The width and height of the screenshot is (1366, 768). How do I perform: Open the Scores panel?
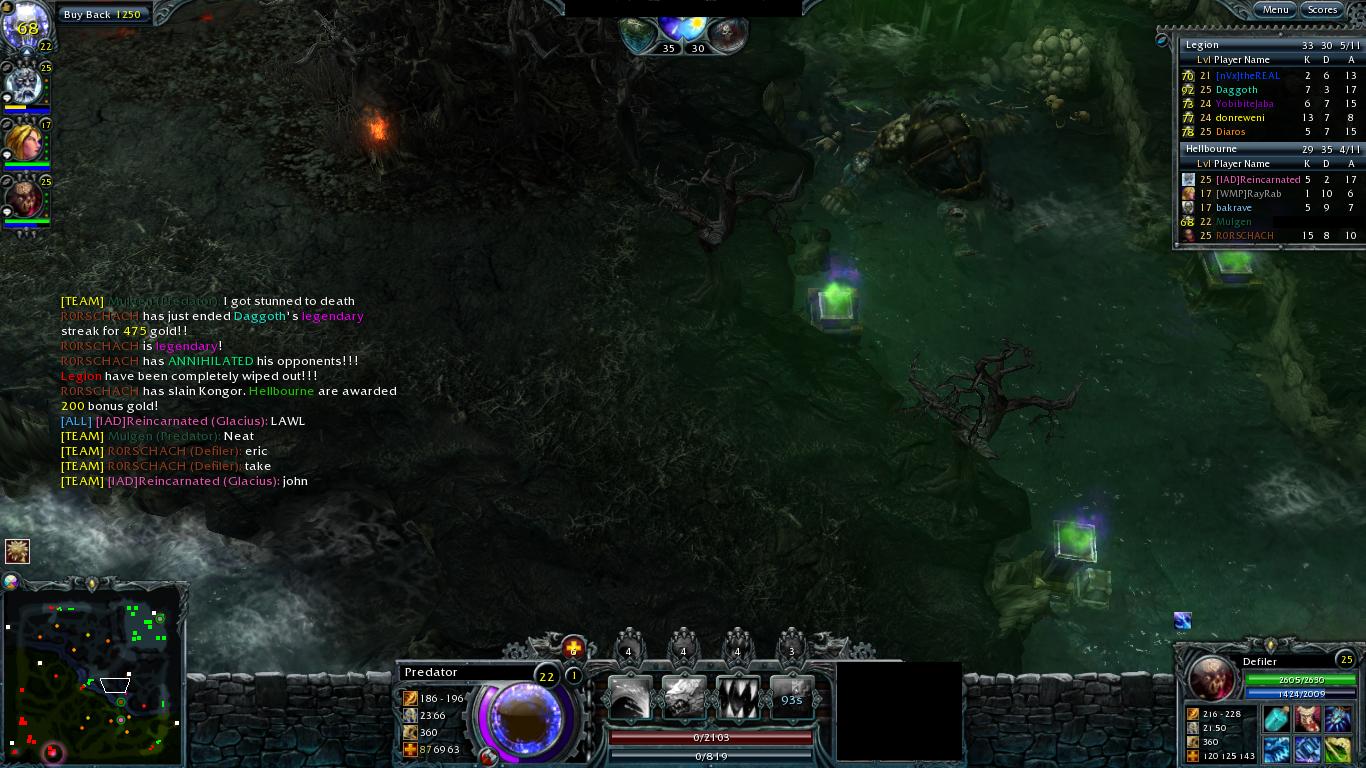click(1322, 9)
